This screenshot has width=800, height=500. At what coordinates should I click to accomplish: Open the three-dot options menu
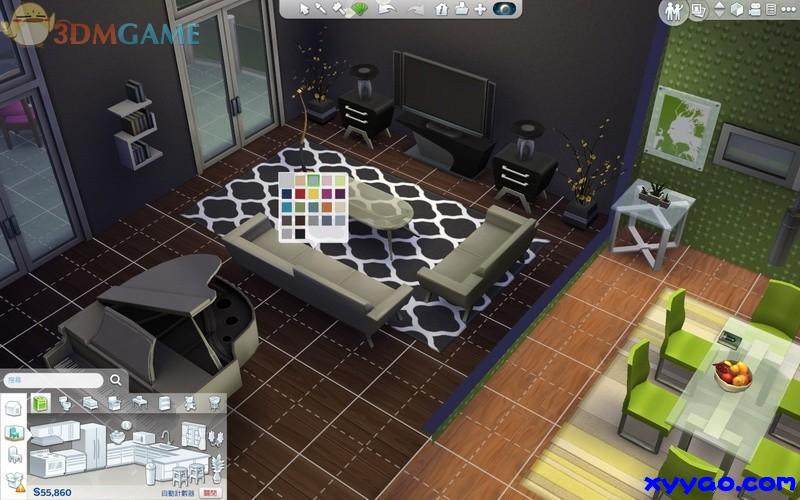pos(787,10)
